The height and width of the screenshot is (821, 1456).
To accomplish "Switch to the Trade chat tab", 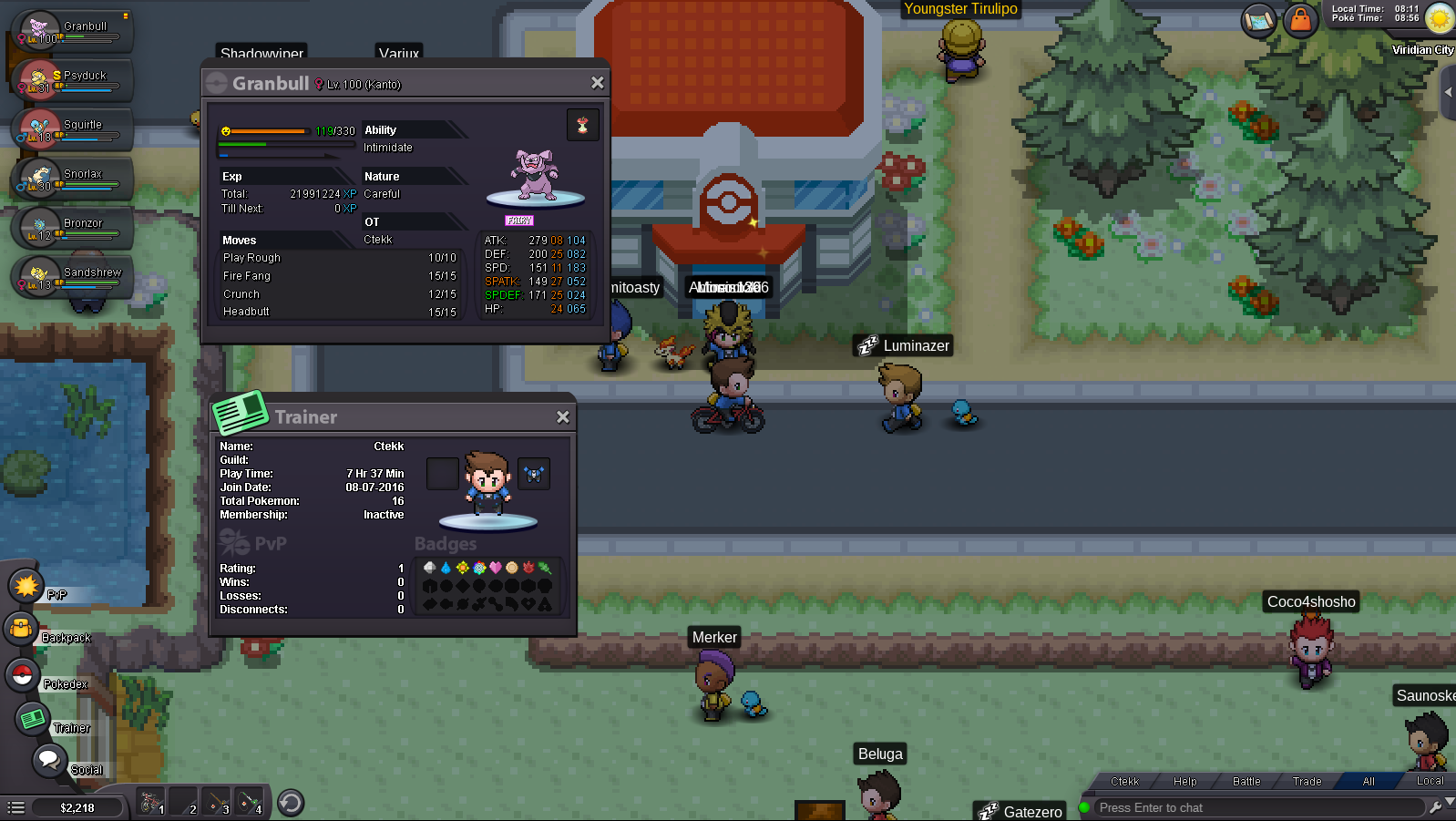I will pos(1307,781).
